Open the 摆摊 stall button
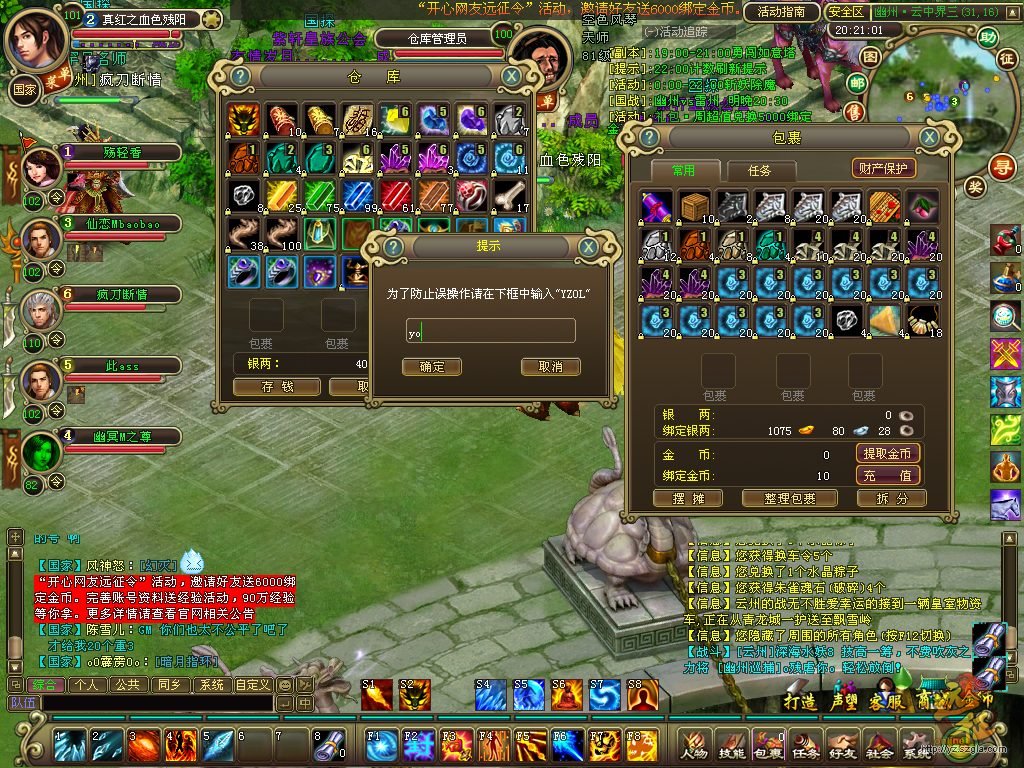Image resolution: width=1024 pixels, height=768 pixels. coord(686,498)
